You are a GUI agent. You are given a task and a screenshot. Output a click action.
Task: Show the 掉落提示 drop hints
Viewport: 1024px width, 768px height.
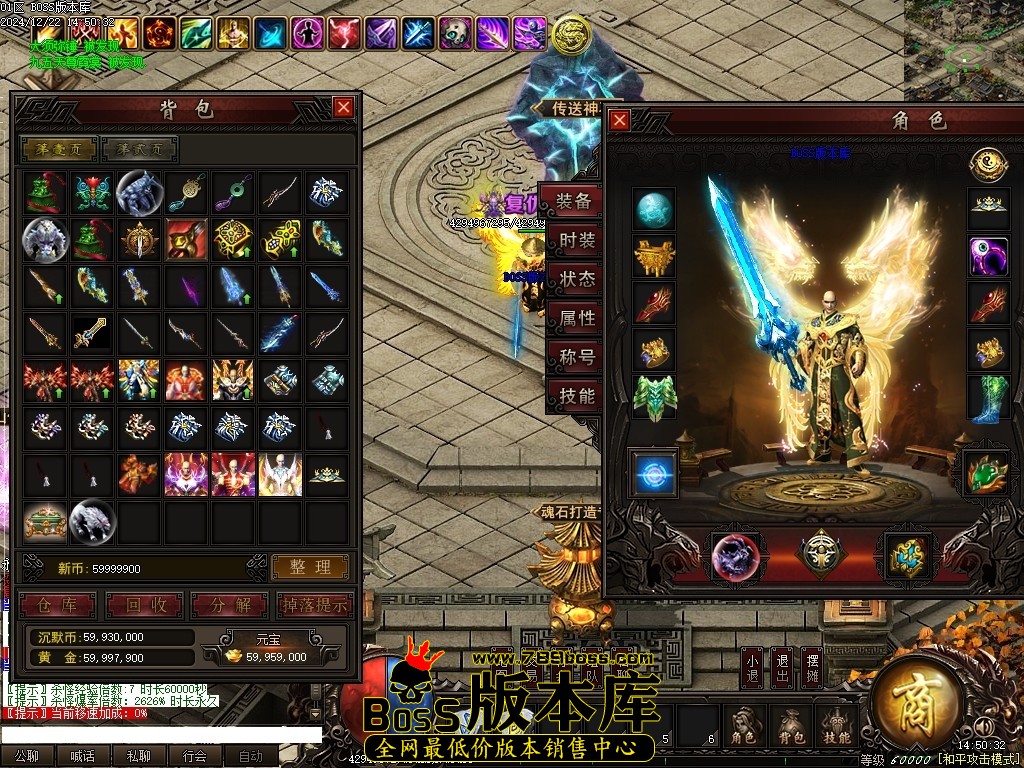pyautogui.click(x=314, y=605)
